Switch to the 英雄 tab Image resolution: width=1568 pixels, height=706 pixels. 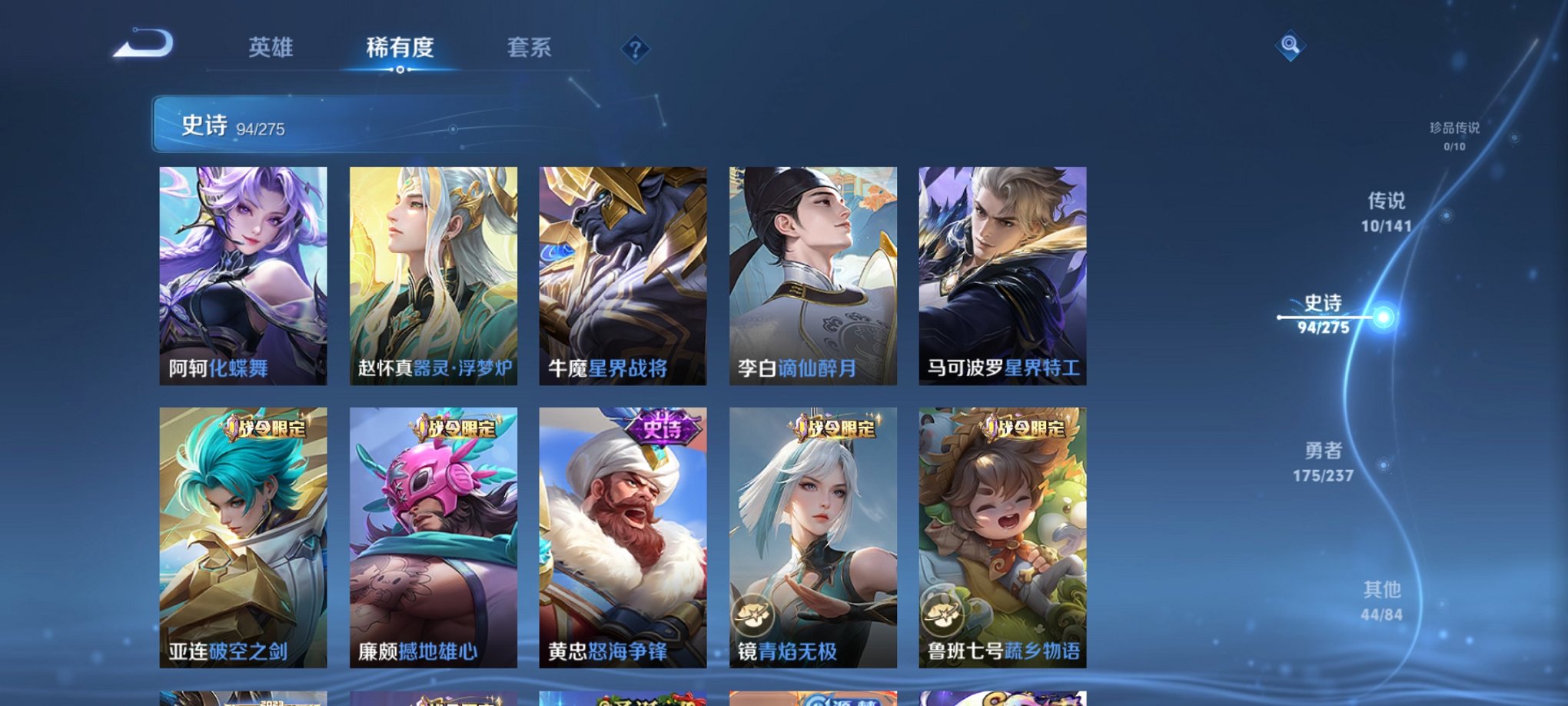pos(273,48)
